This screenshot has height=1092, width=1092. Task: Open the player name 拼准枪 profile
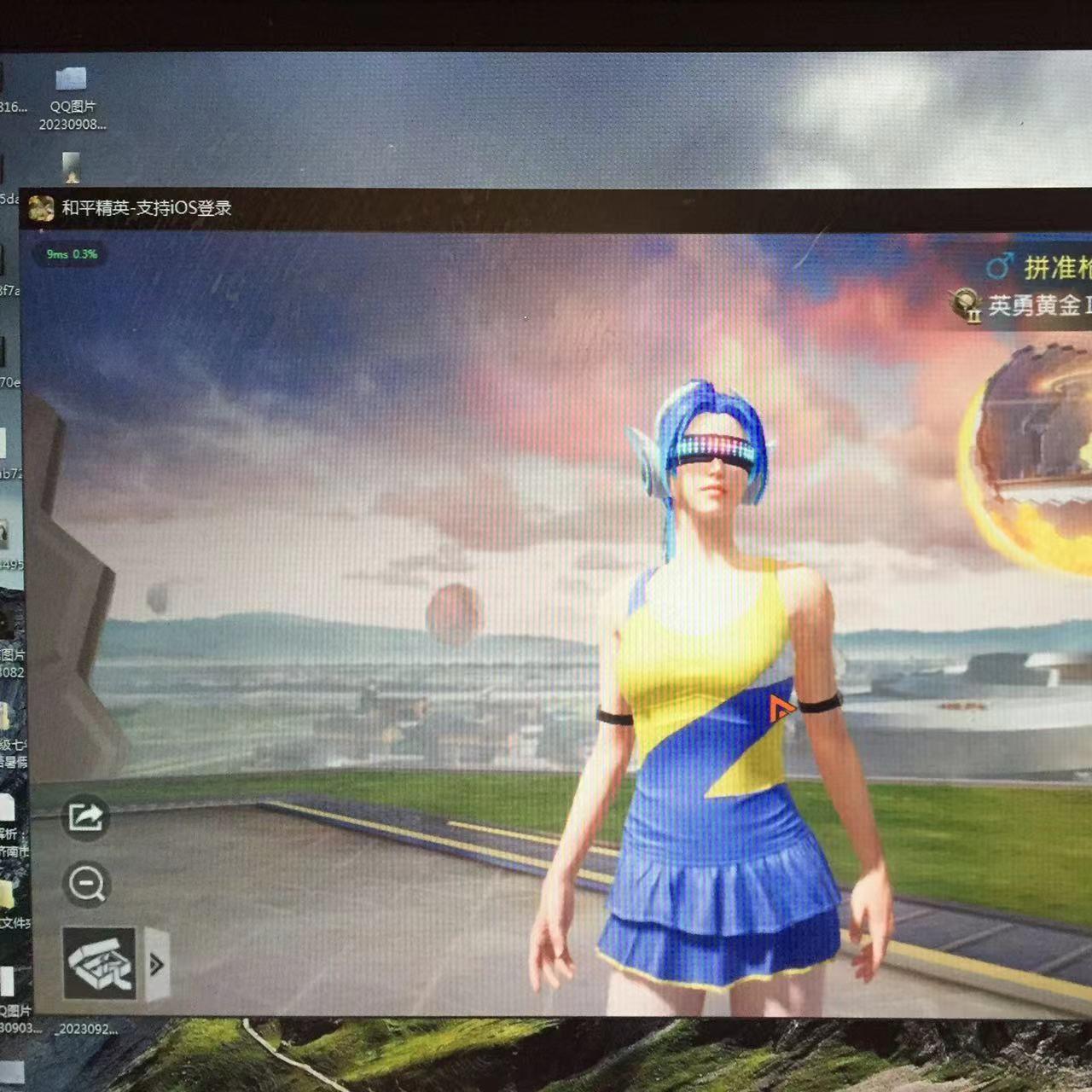[1056, 268]
